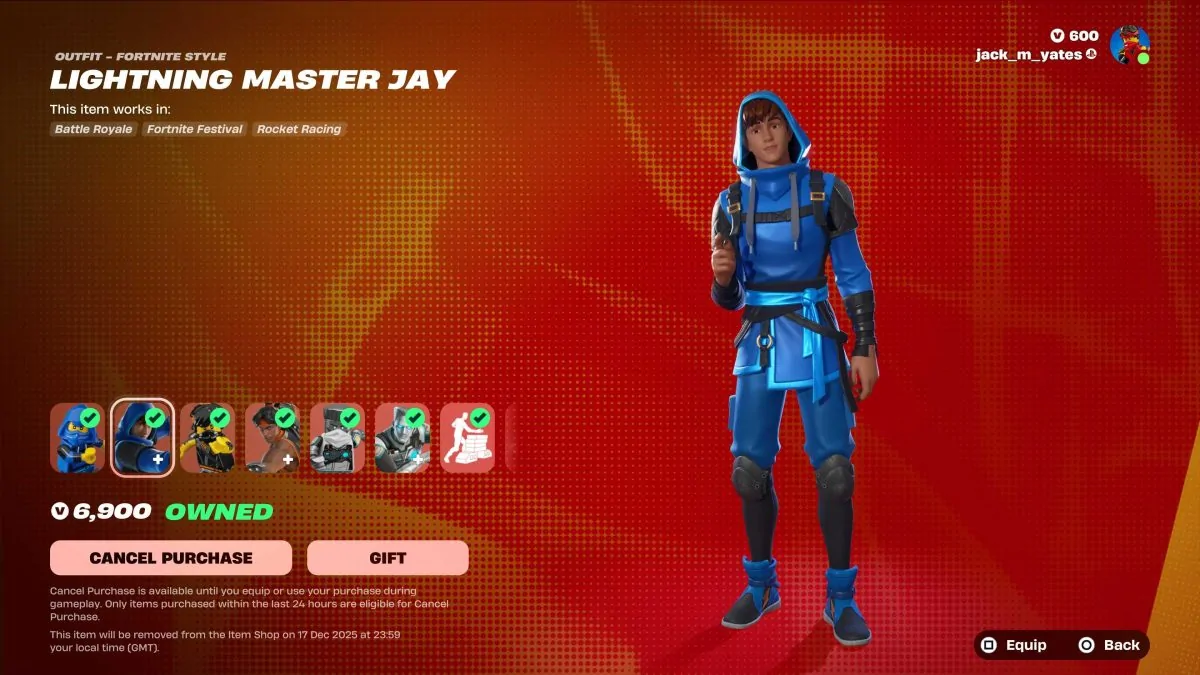
Task: Pick the shirtless dark-haired character thumbnail
Action: click(272, 438)
